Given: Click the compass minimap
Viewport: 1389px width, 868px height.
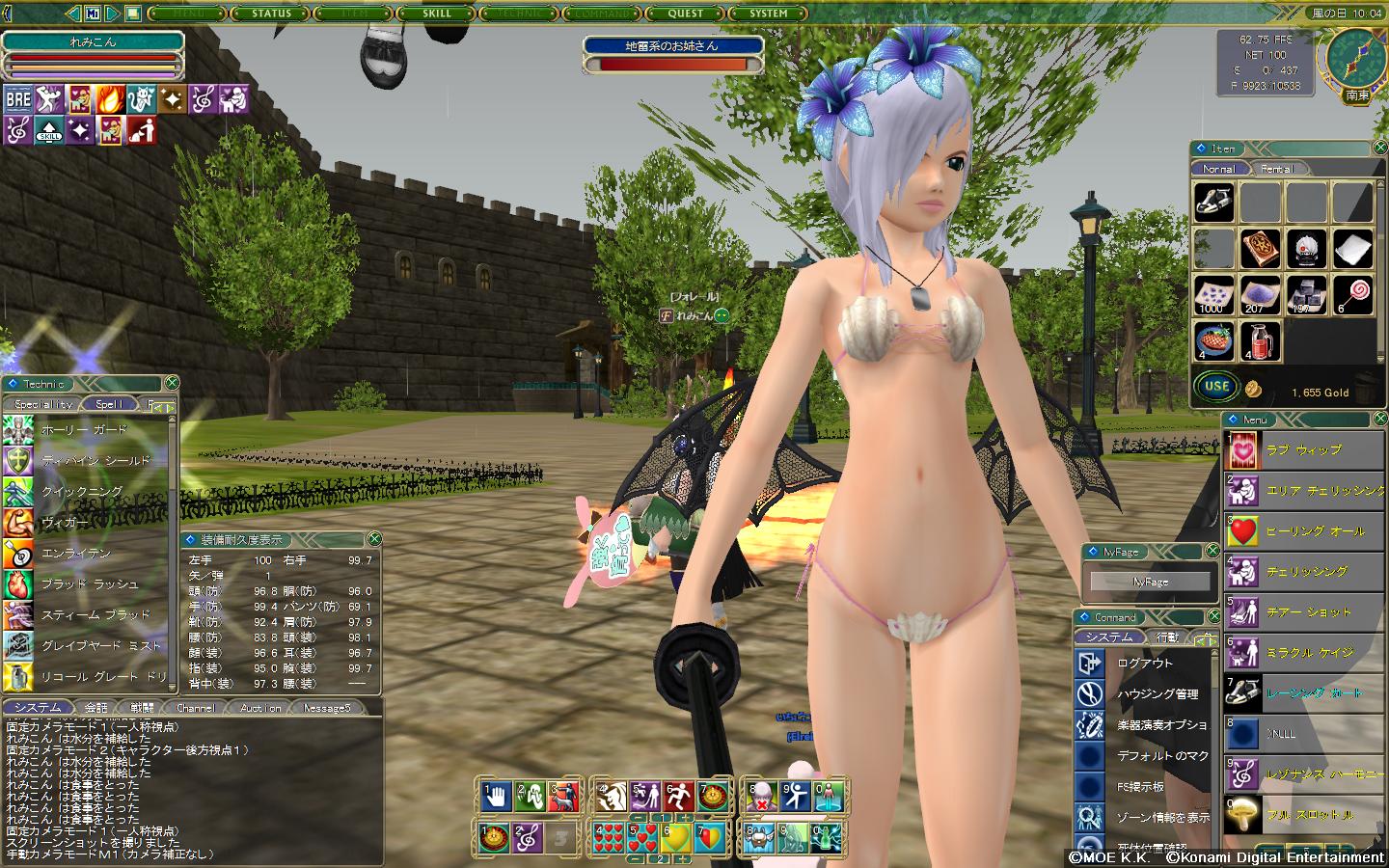Looking at the screenshot, I should coord(1355,56).
